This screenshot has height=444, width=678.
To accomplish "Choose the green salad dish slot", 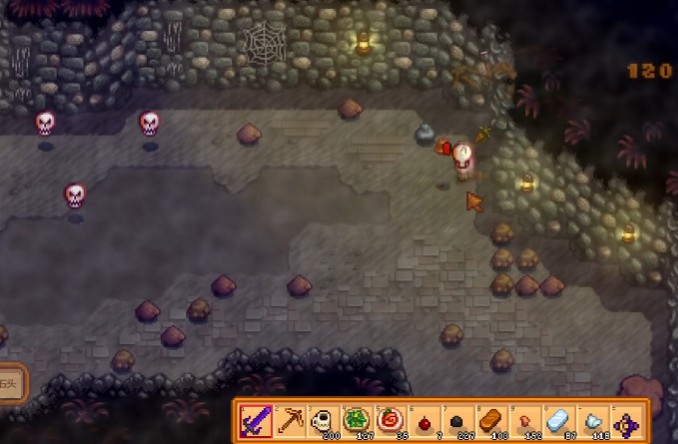I will click(x=358, y=421).
